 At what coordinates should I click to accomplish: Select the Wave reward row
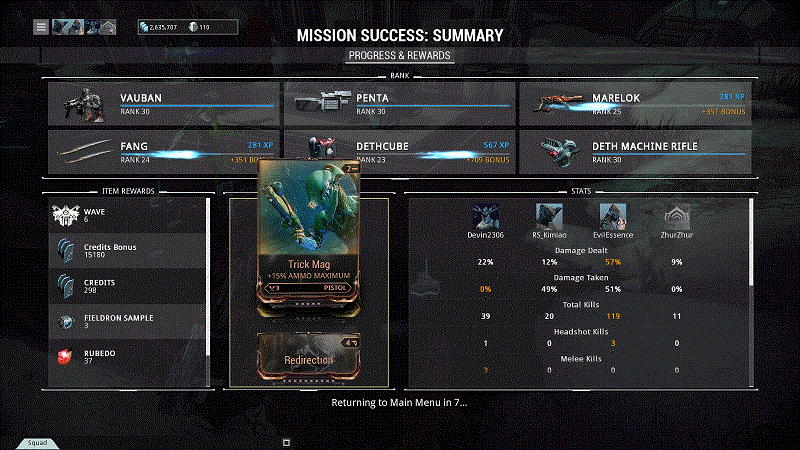coord(128,215)
